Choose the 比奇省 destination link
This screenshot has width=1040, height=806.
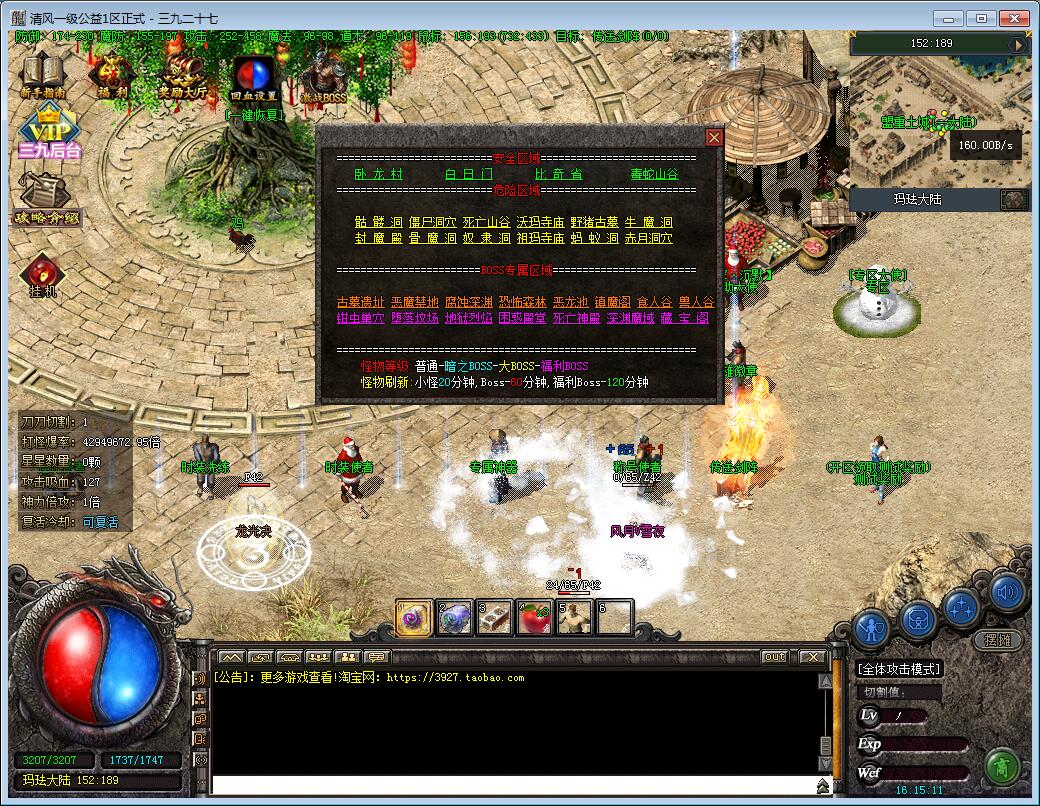[559, 174]
